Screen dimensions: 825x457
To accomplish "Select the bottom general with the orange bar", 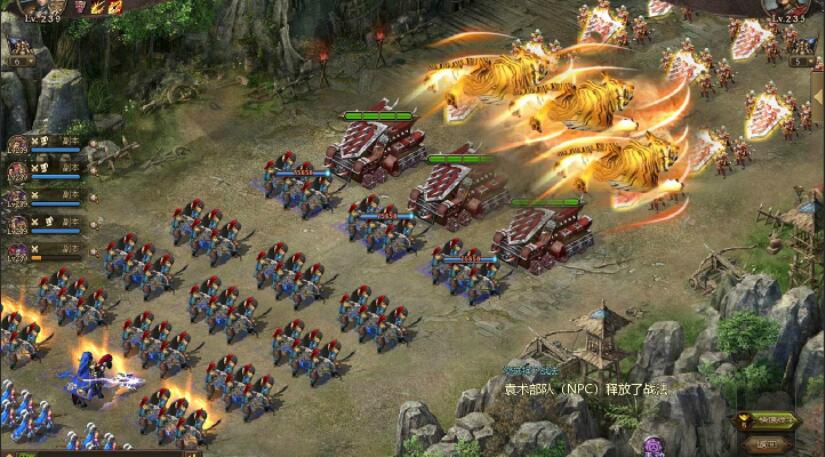I will (18, 252).
